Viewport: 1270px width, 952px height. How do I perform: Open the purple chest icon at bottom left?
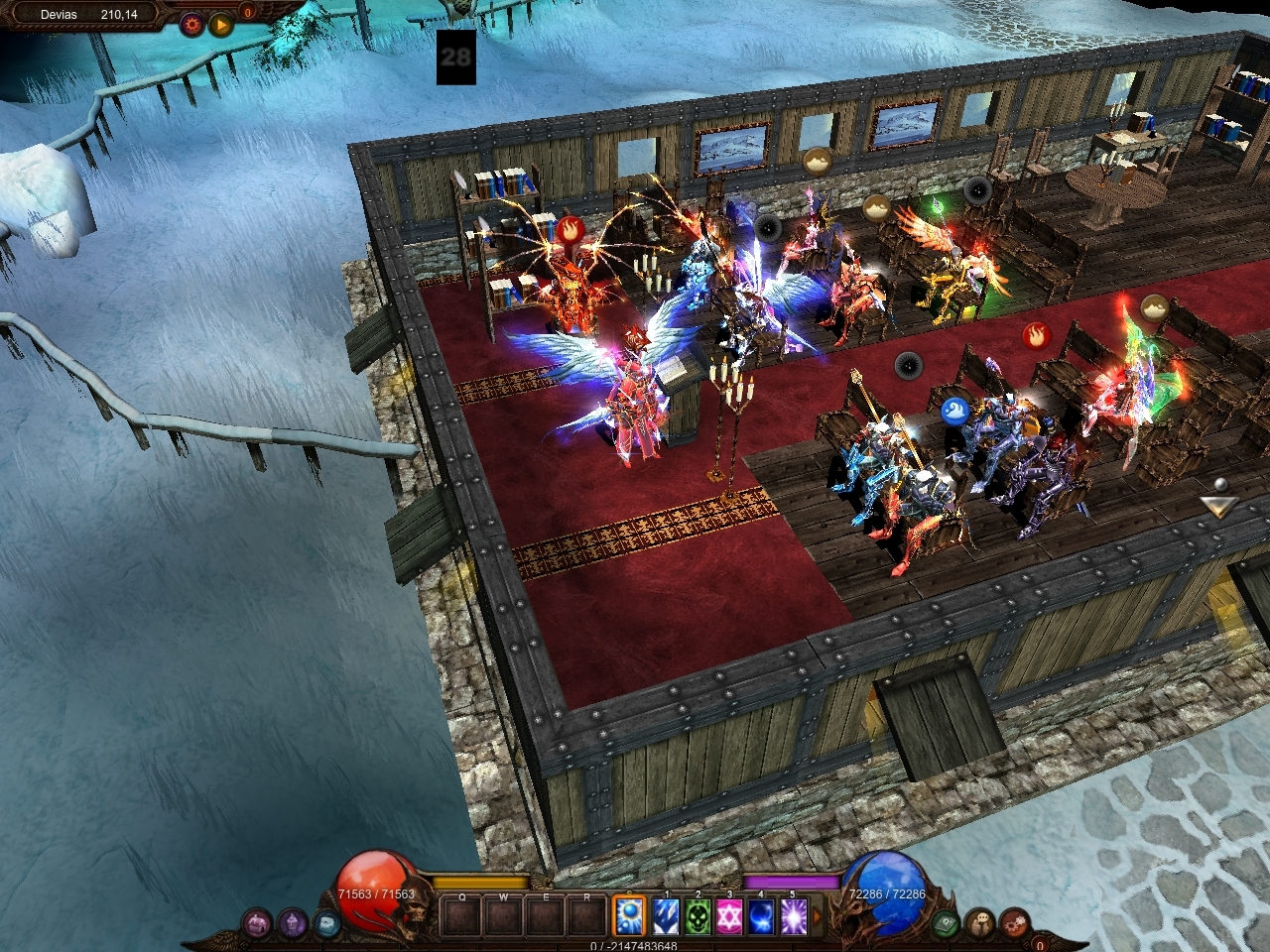[258, 924]
